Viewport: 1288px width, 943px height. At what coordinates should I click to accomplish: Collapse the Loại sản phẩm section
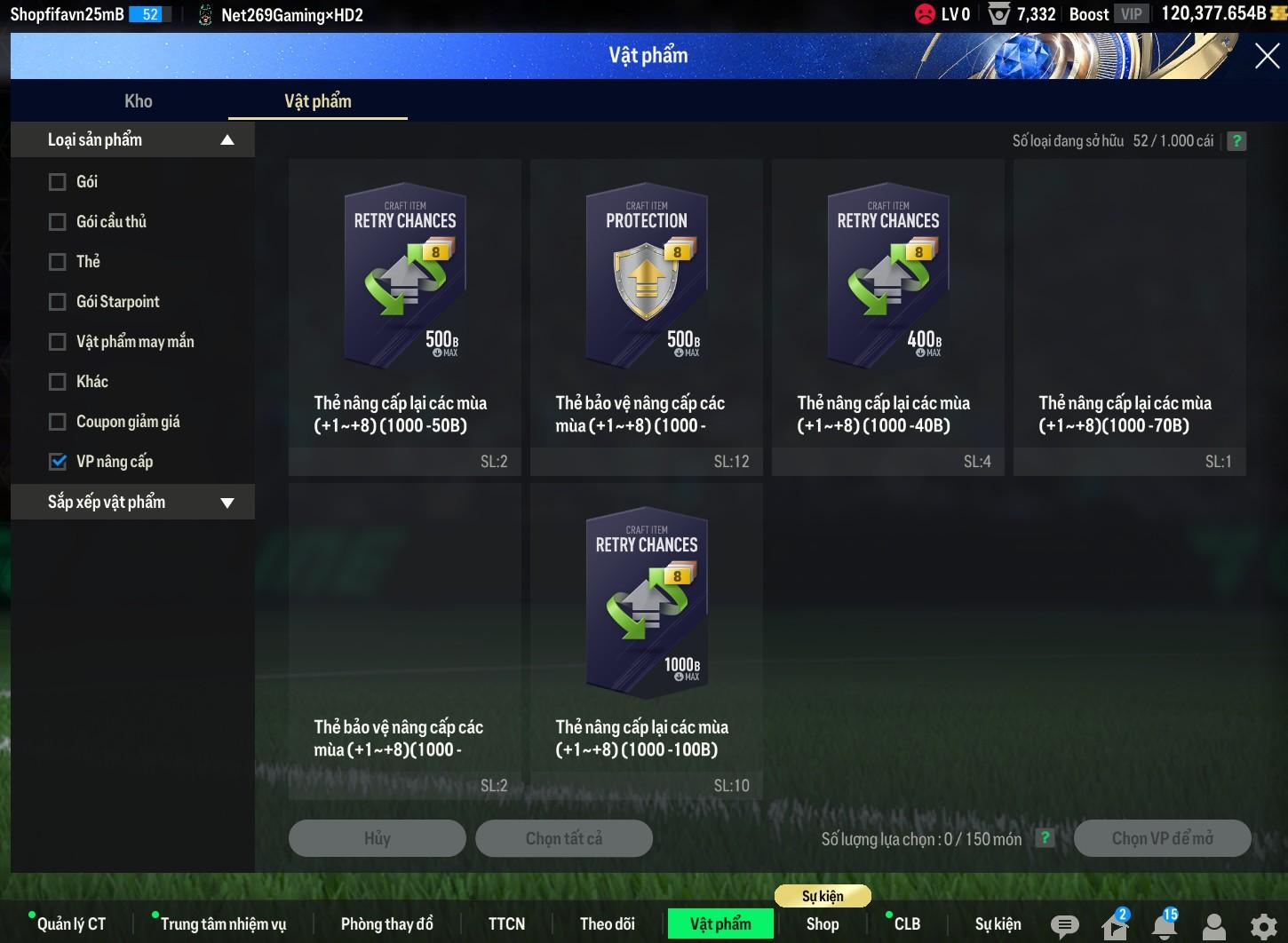coord(227,140)
